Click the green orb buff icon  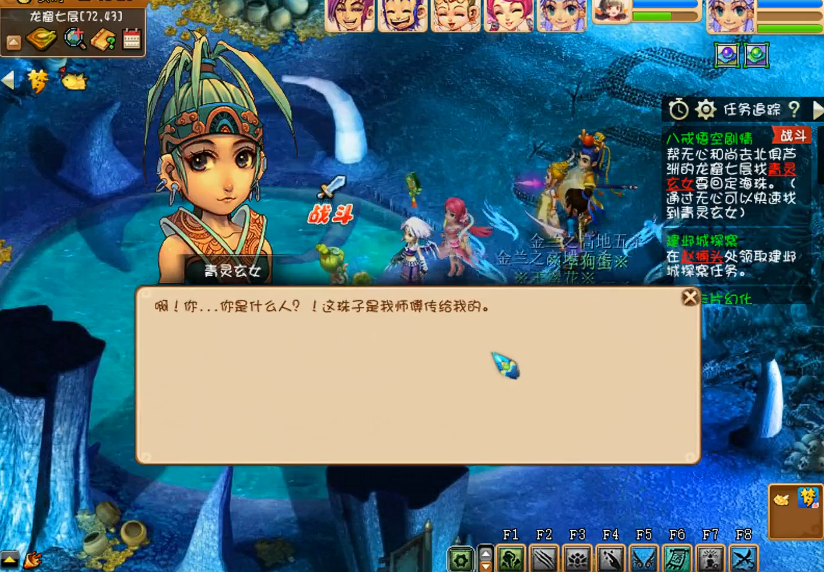tap(756, 55)
